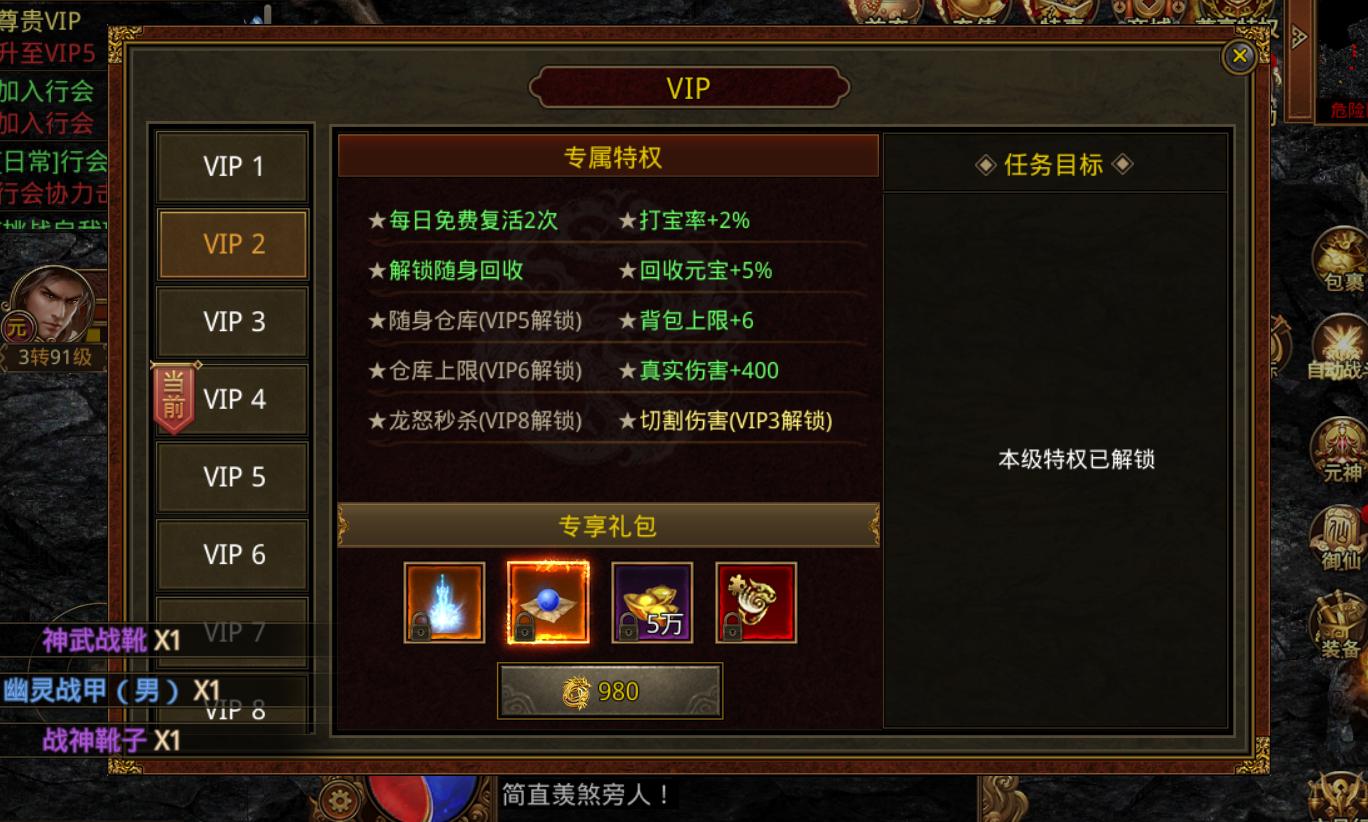Switch to the VIP 5 tab

pyautogui.click(x=232, y=477)
